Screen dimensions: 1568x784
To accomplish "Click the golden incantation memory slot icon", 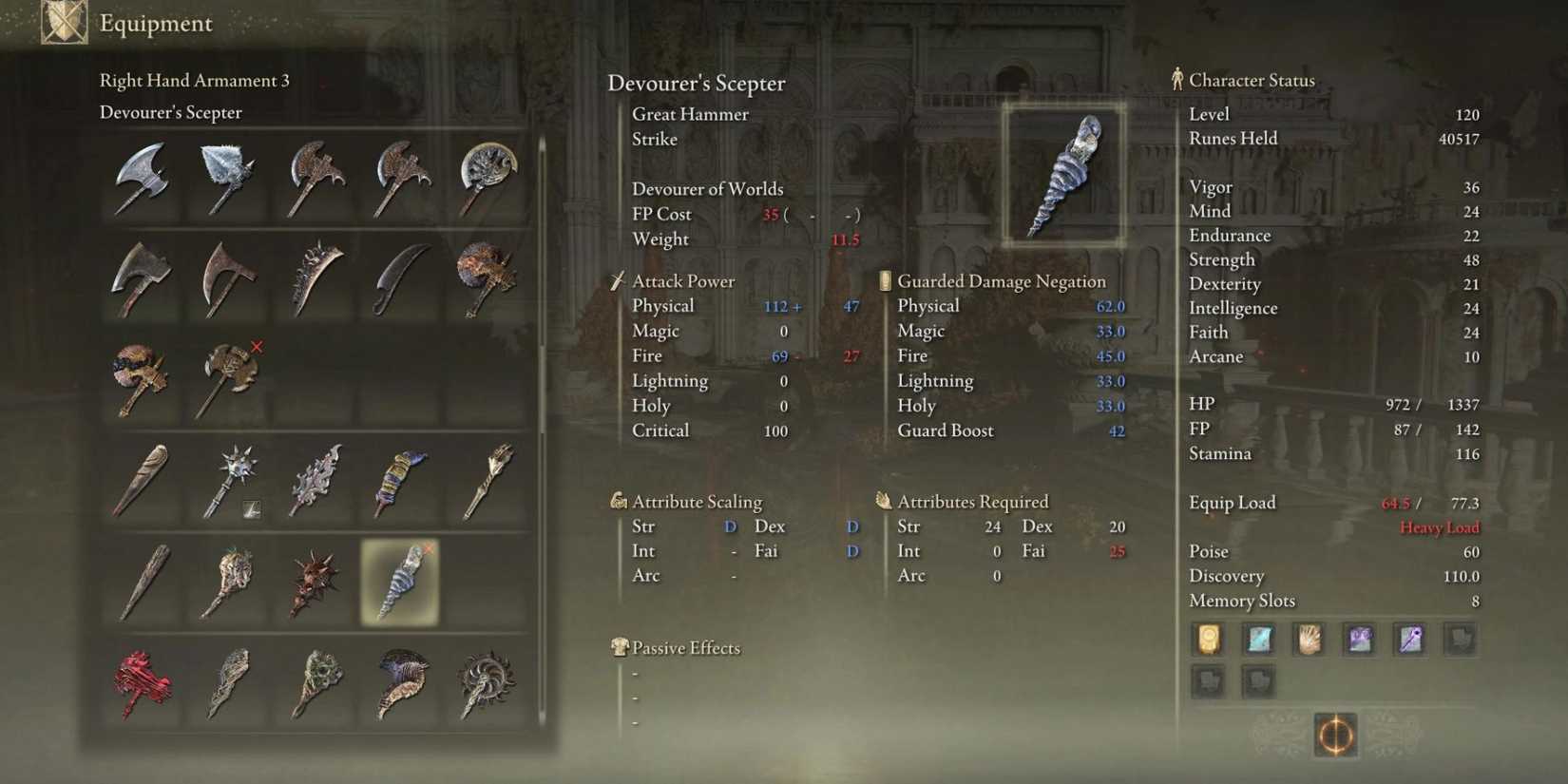I will click(1208, 640).
